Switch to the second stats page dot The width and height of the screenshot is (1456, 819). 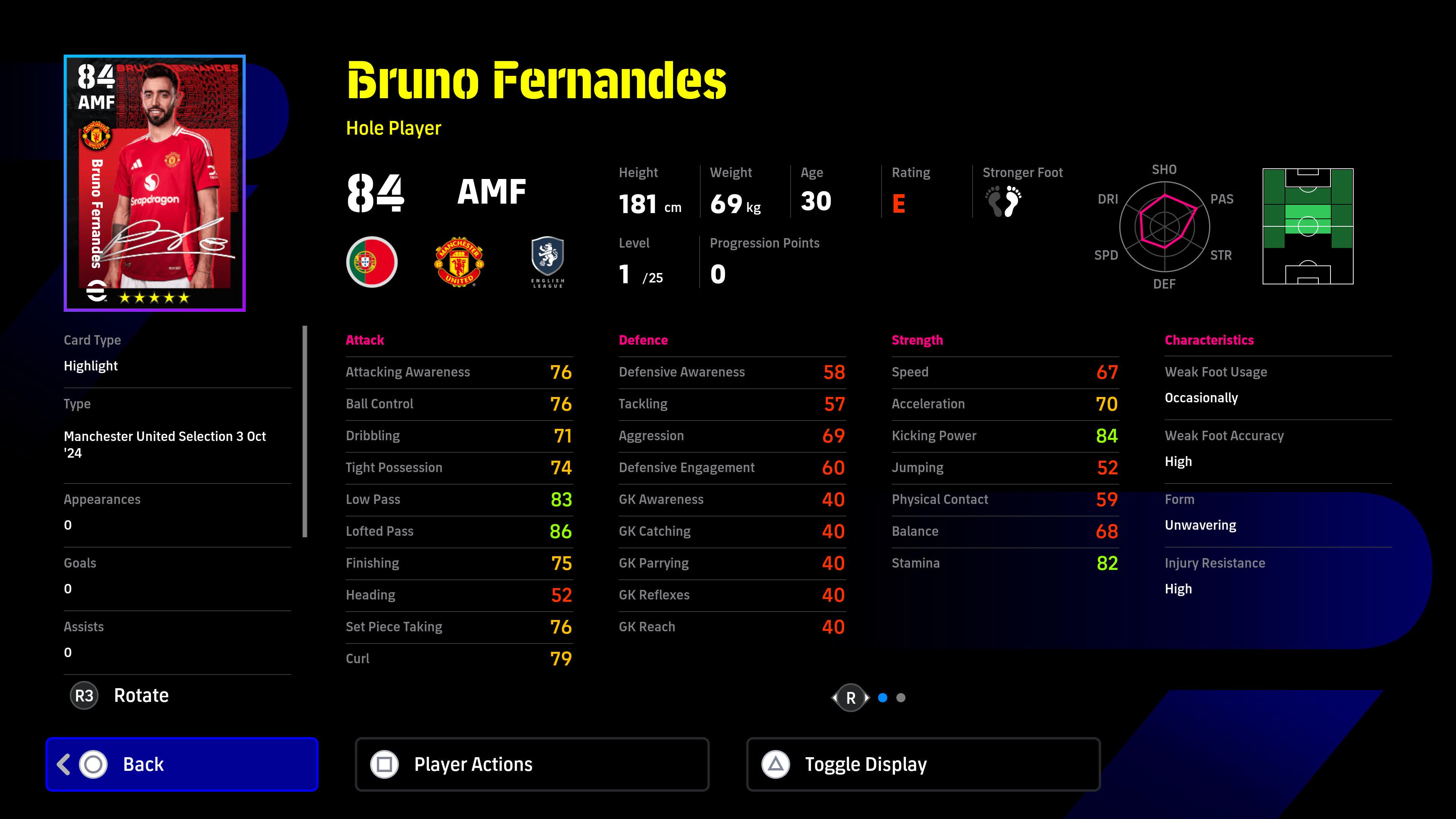(901, 698)
